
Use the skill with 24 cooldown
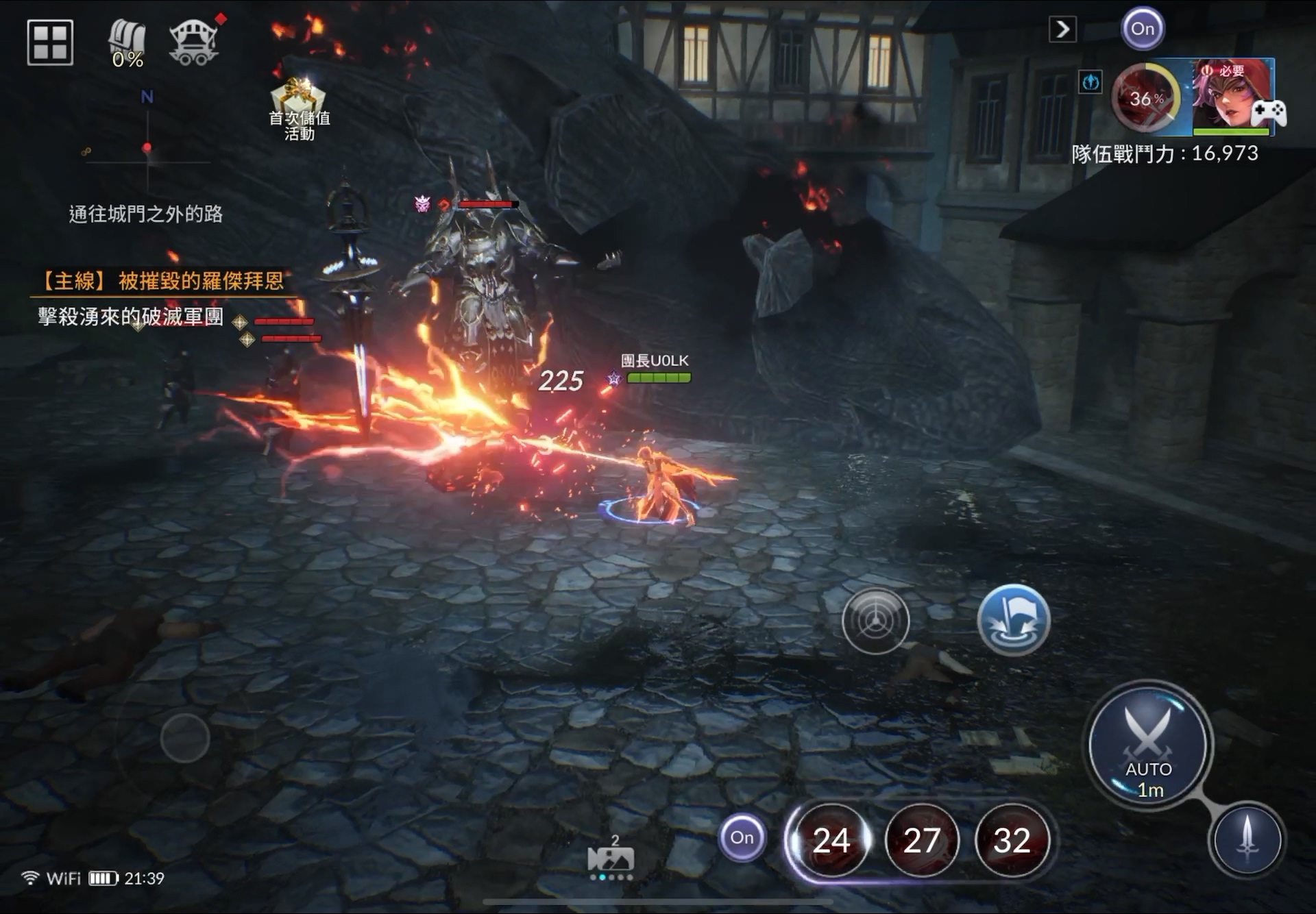(831, 841)
